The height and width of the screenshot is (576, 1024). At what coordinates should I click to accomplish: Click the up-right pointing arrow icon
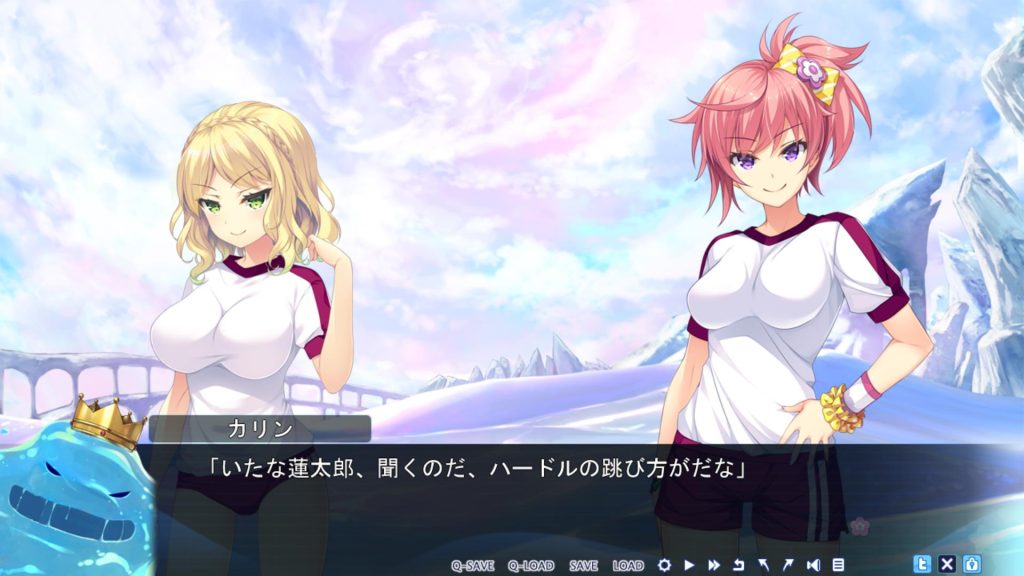coord(788,565)
